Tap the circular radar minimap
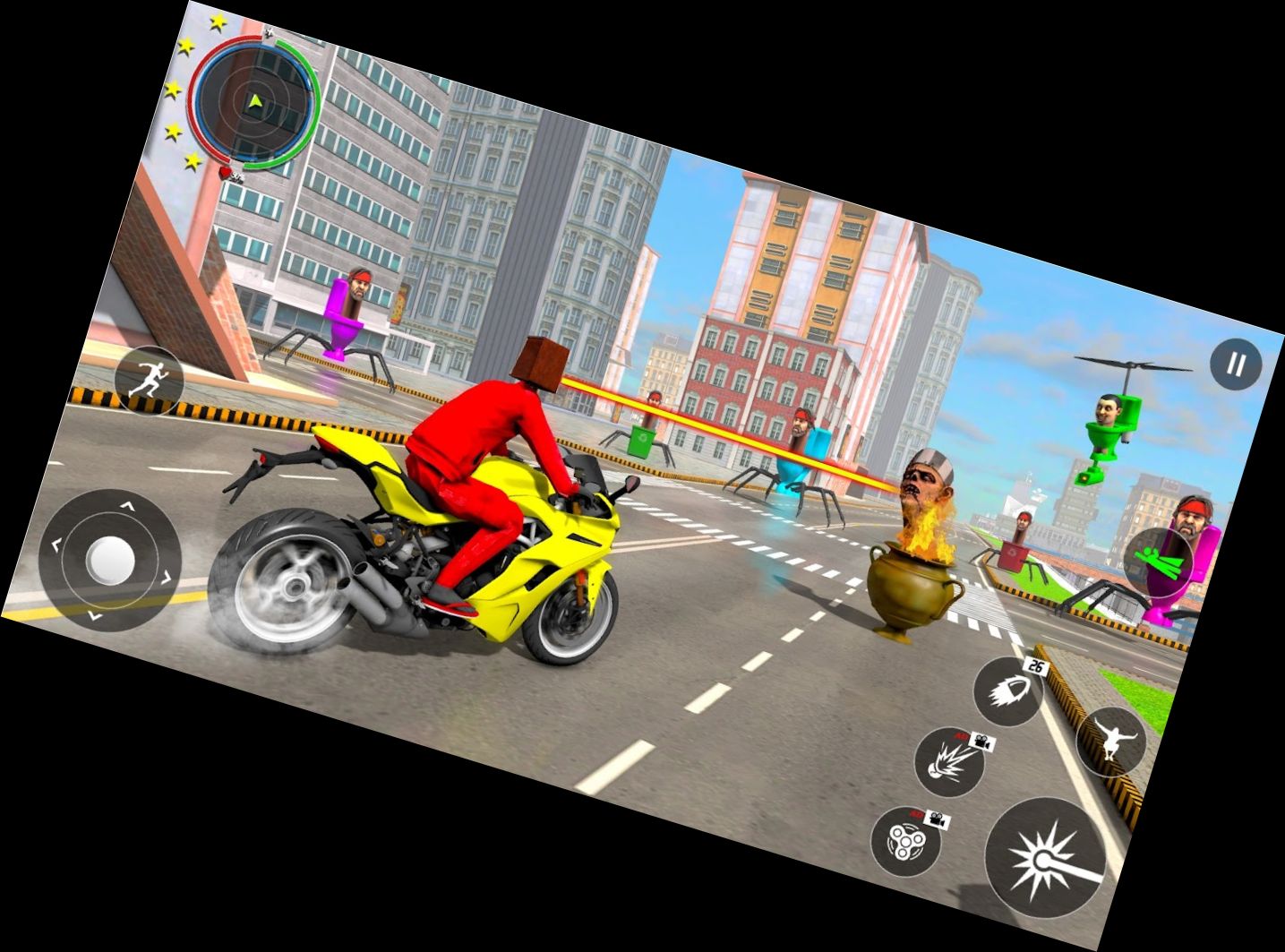The height and width of the screenshot is (952, 1285). click(x=257, y=103)
